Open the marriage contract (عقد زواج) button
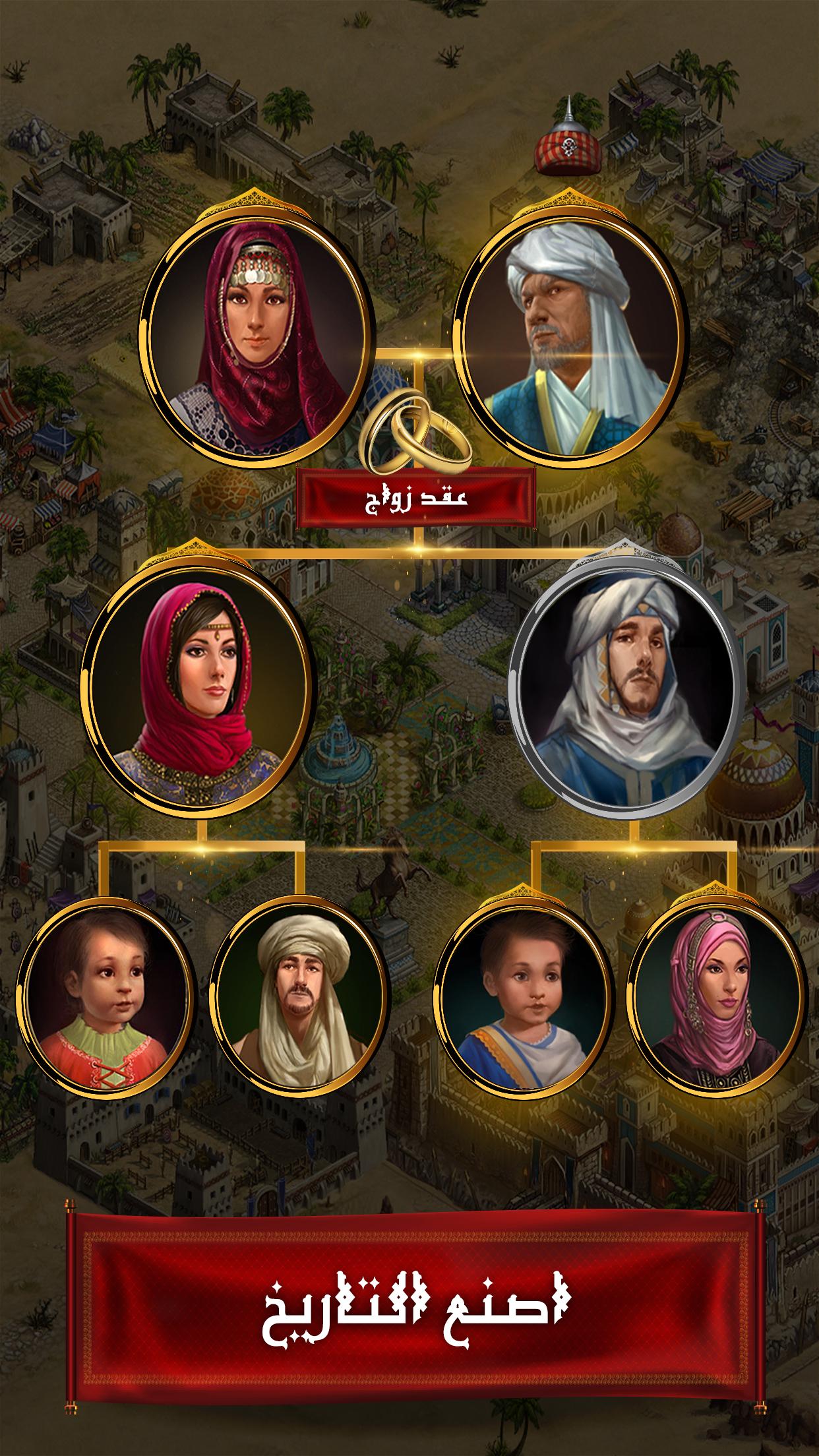The image size is (819, 1456). pos(416,497)
